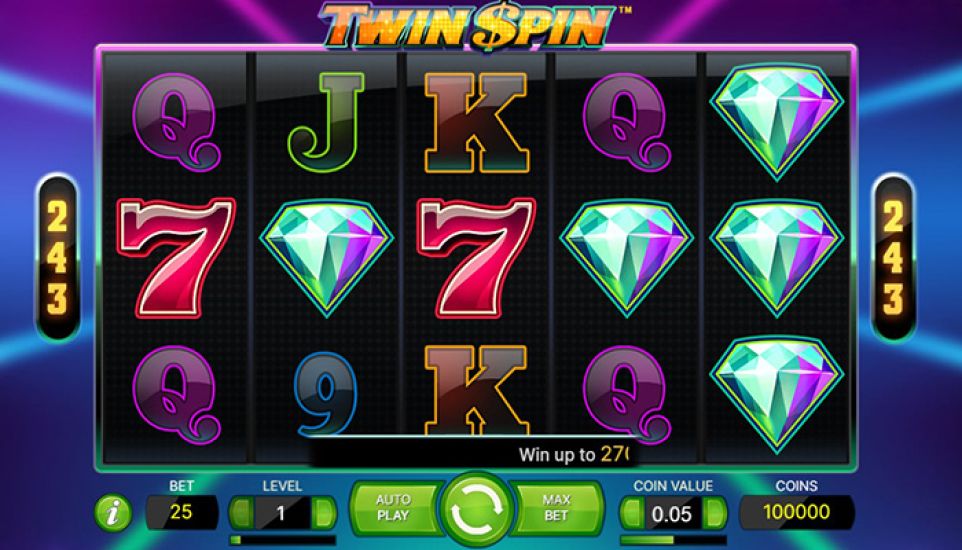Raise the Coin Value
The height and width of the screenshot is (550, 962).
point(714,513)
